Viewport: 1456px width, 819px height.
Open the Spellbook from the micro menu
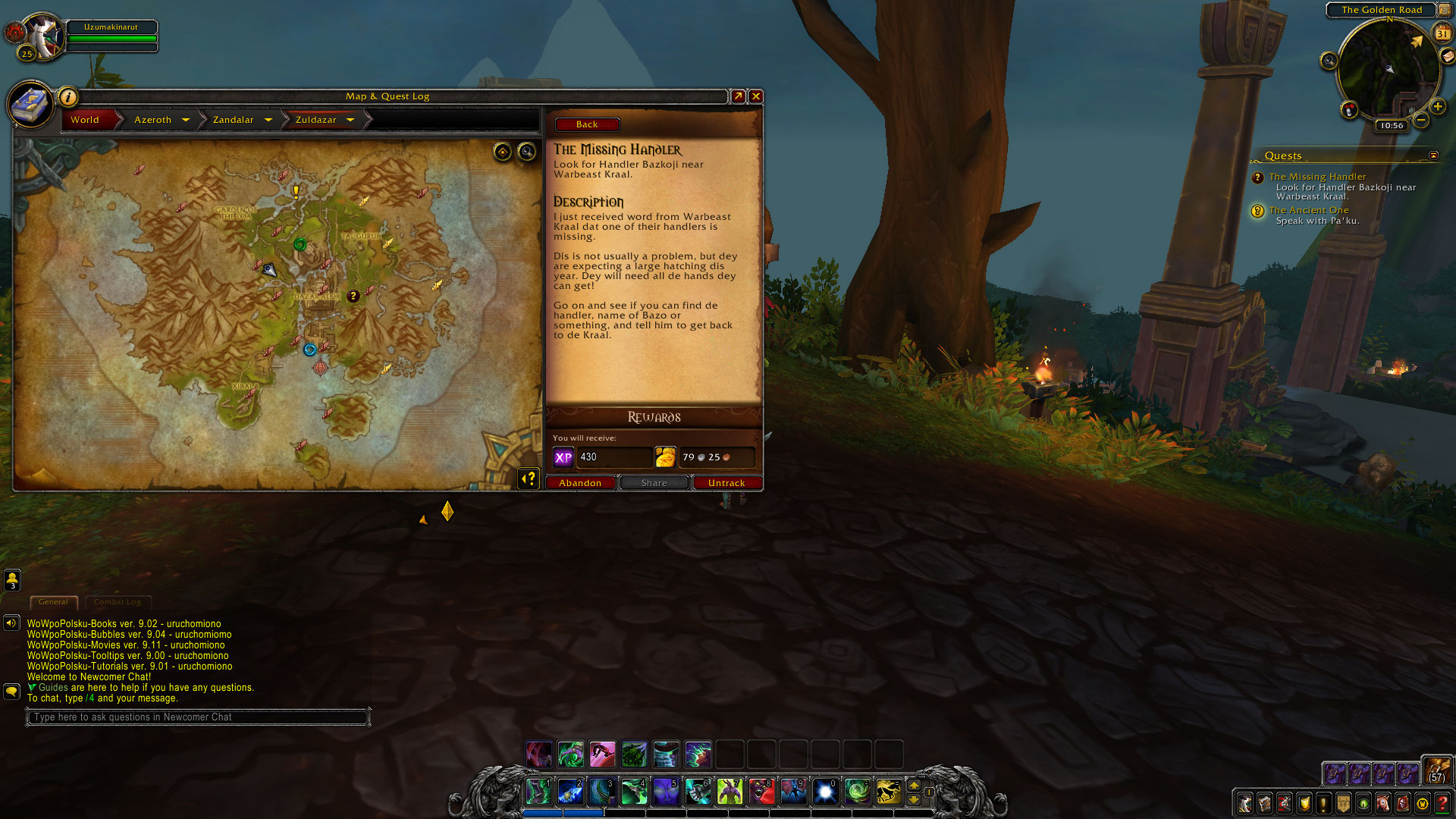pyautogui.click(x=1264, y=804)
